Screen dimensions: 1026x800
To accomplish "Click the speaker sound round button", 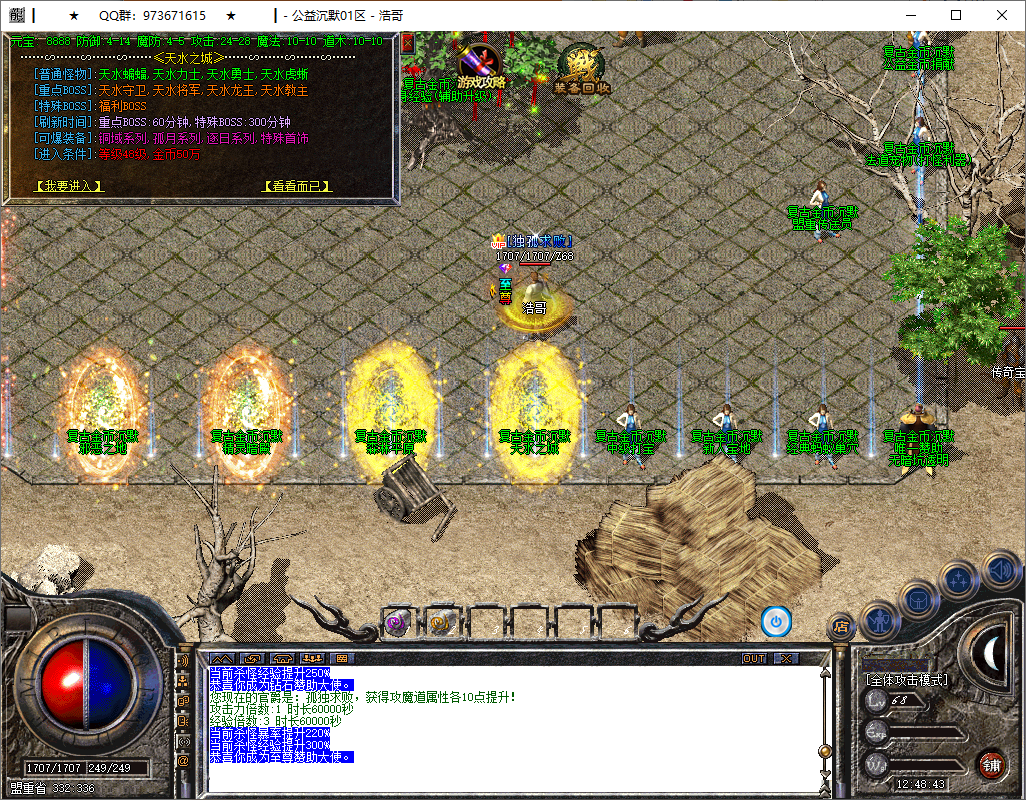I will click(1001, 571).
